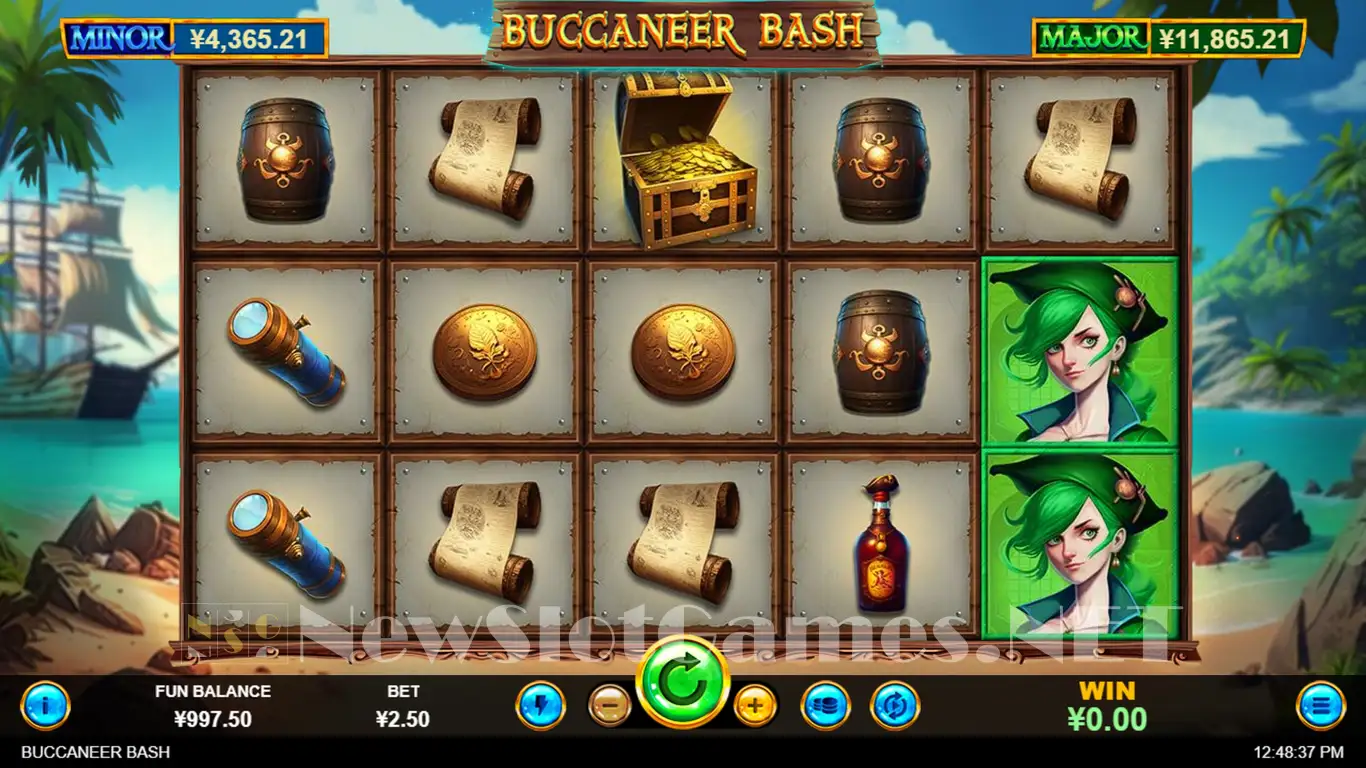Toggle the lightning bolt turbo mode
This screenshot has width=1366, height=768.
point(540,706)
